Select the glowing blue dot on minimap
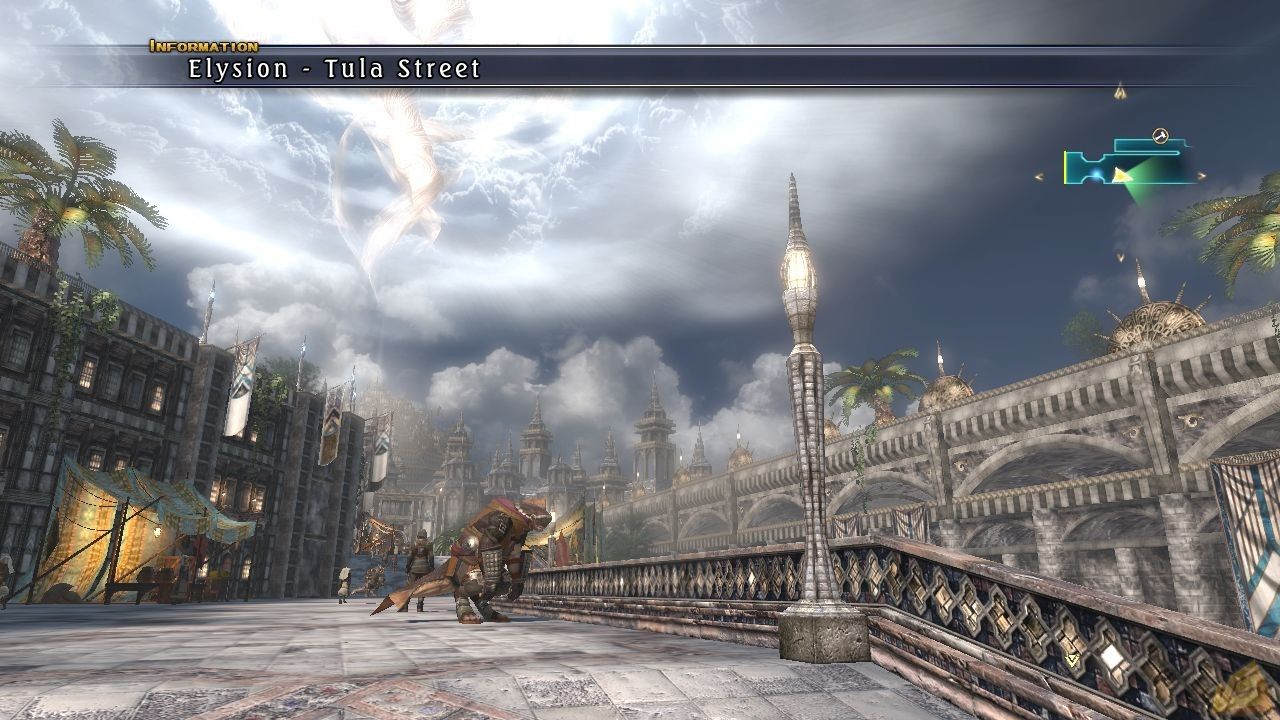This screenshot has height=720, width=1280. [1097, 175]
